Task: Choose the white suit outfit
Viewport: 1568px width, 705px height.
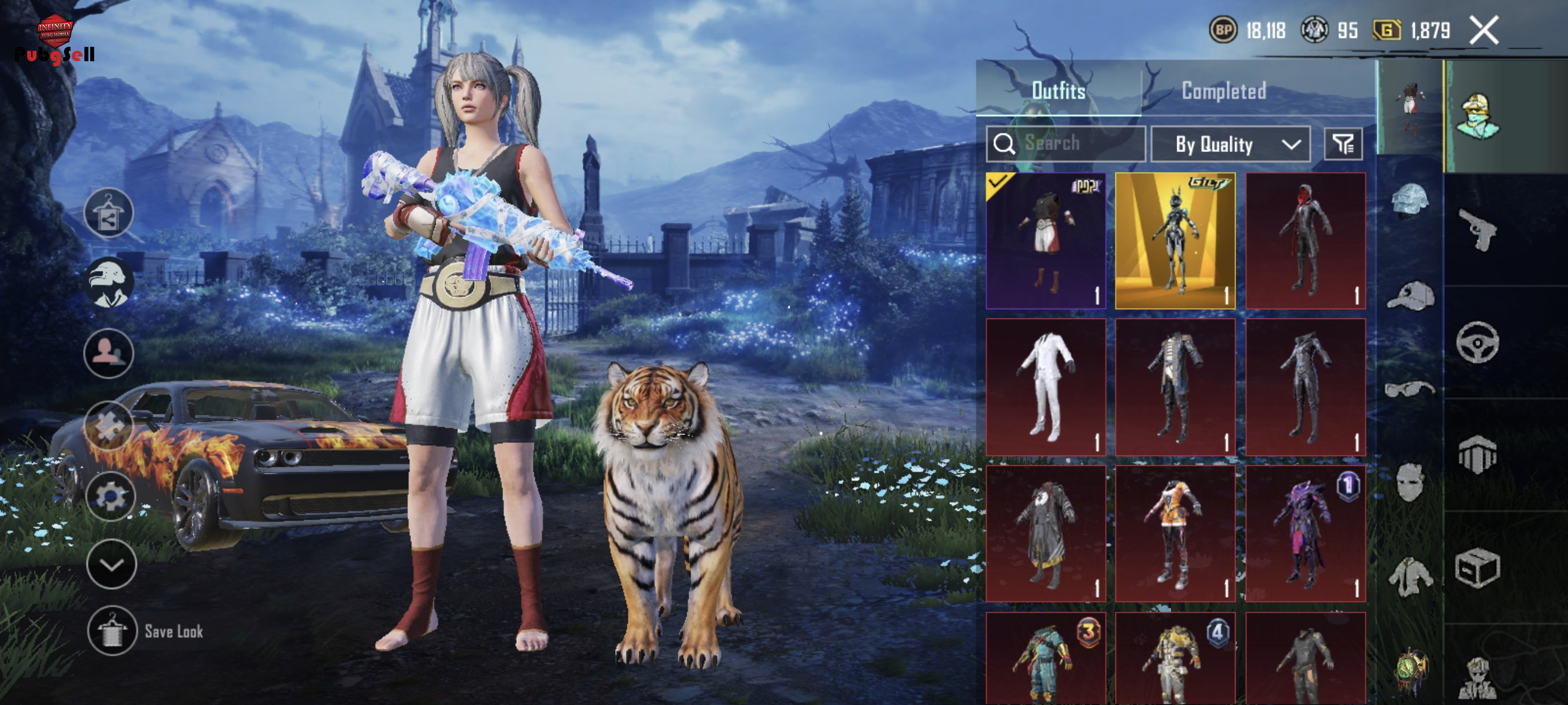Action: (x=1046, y=387)
